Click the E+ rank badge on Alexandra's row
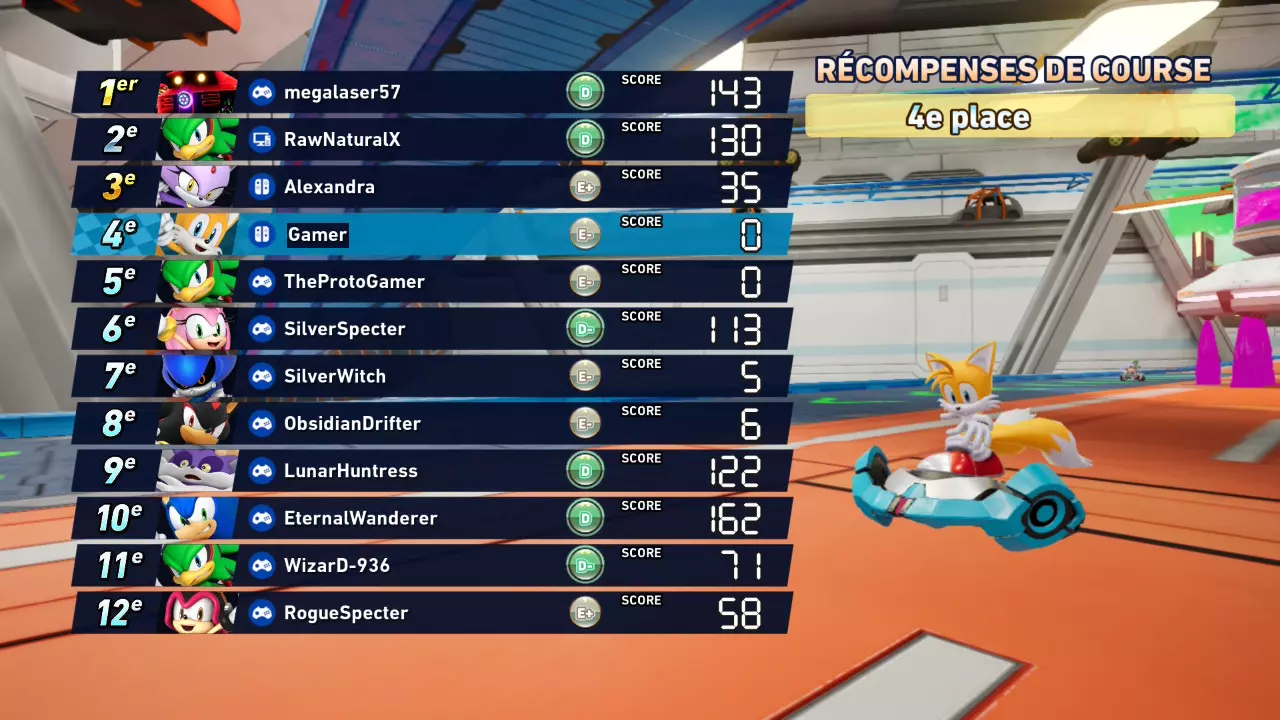The width and height of the screenshot is (1280, 720). click(585, 186)
